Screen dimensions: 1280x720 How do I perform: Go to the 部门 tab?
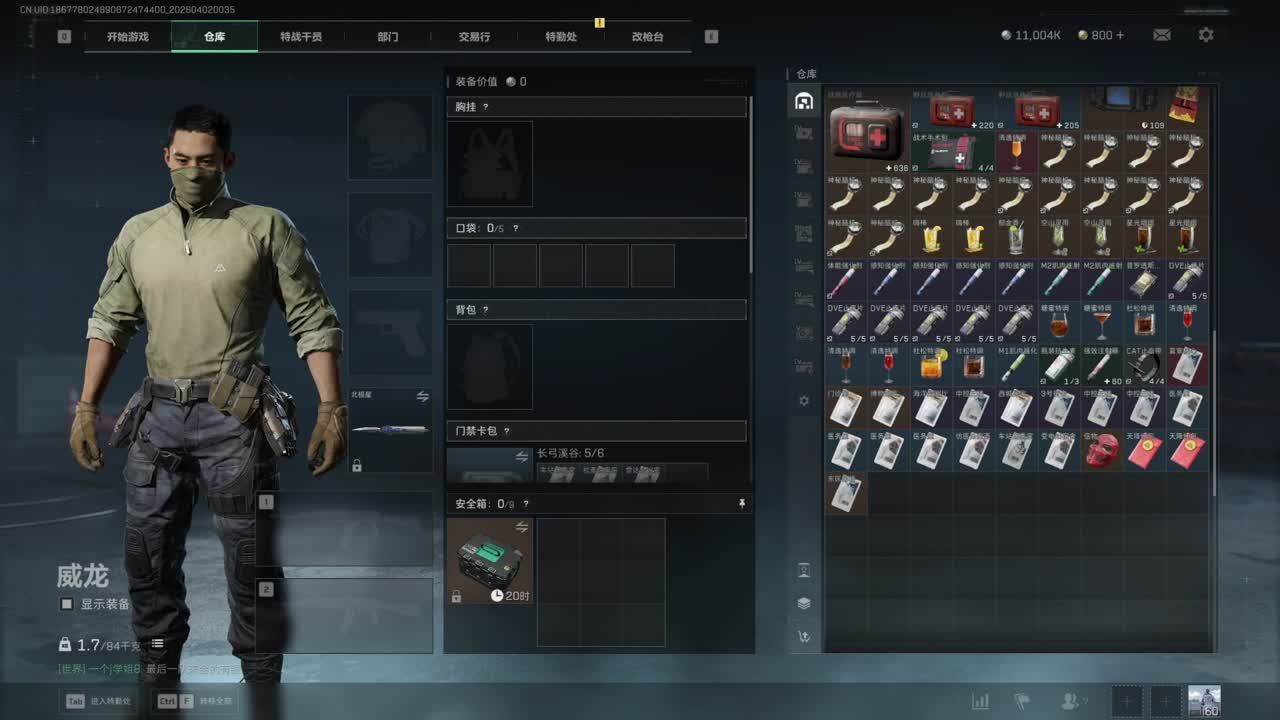[388, 37]
